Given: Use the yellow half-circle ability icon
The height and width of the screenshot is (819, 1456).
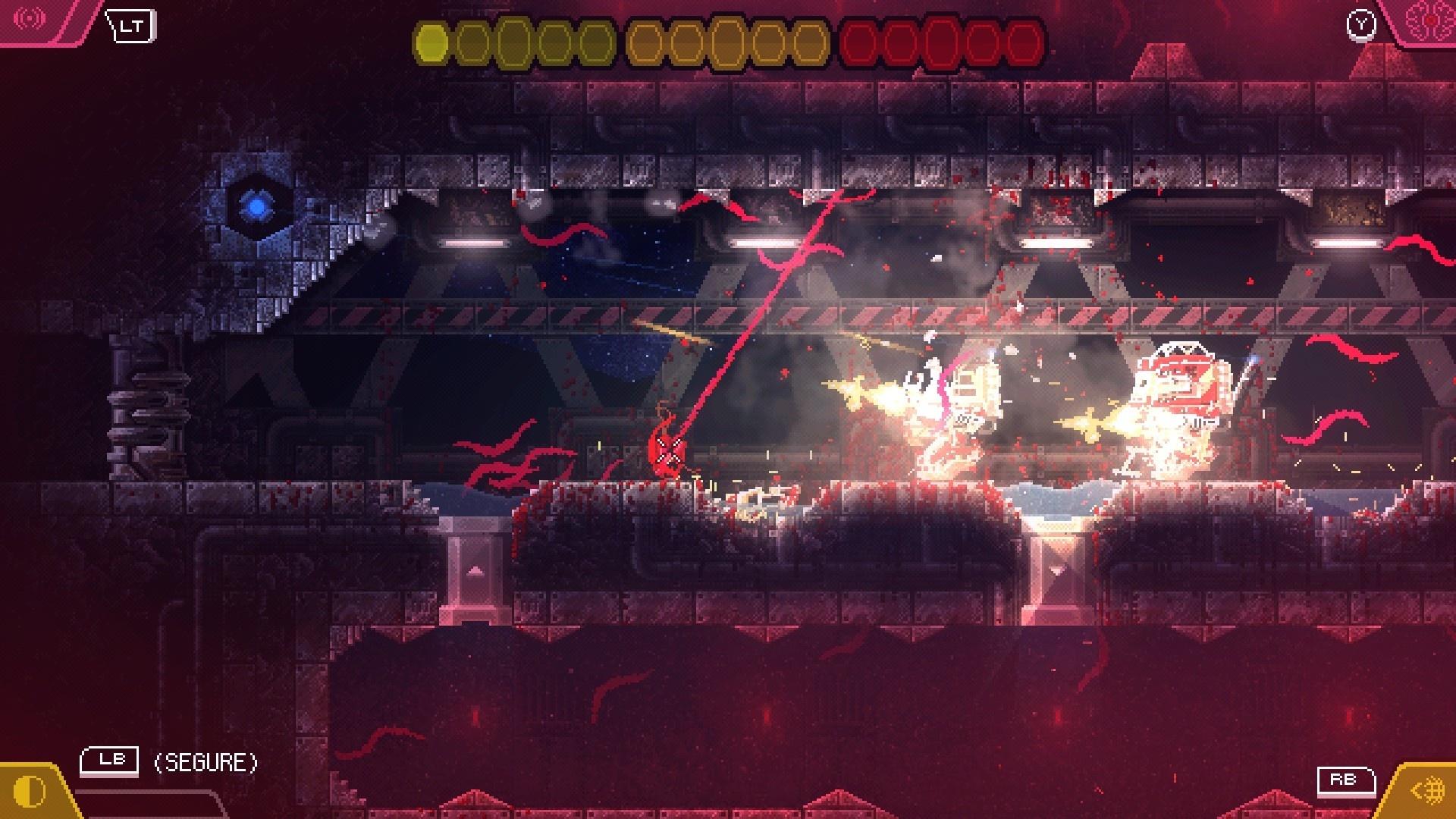Looking at the screenshot, I should pos(30,792).
